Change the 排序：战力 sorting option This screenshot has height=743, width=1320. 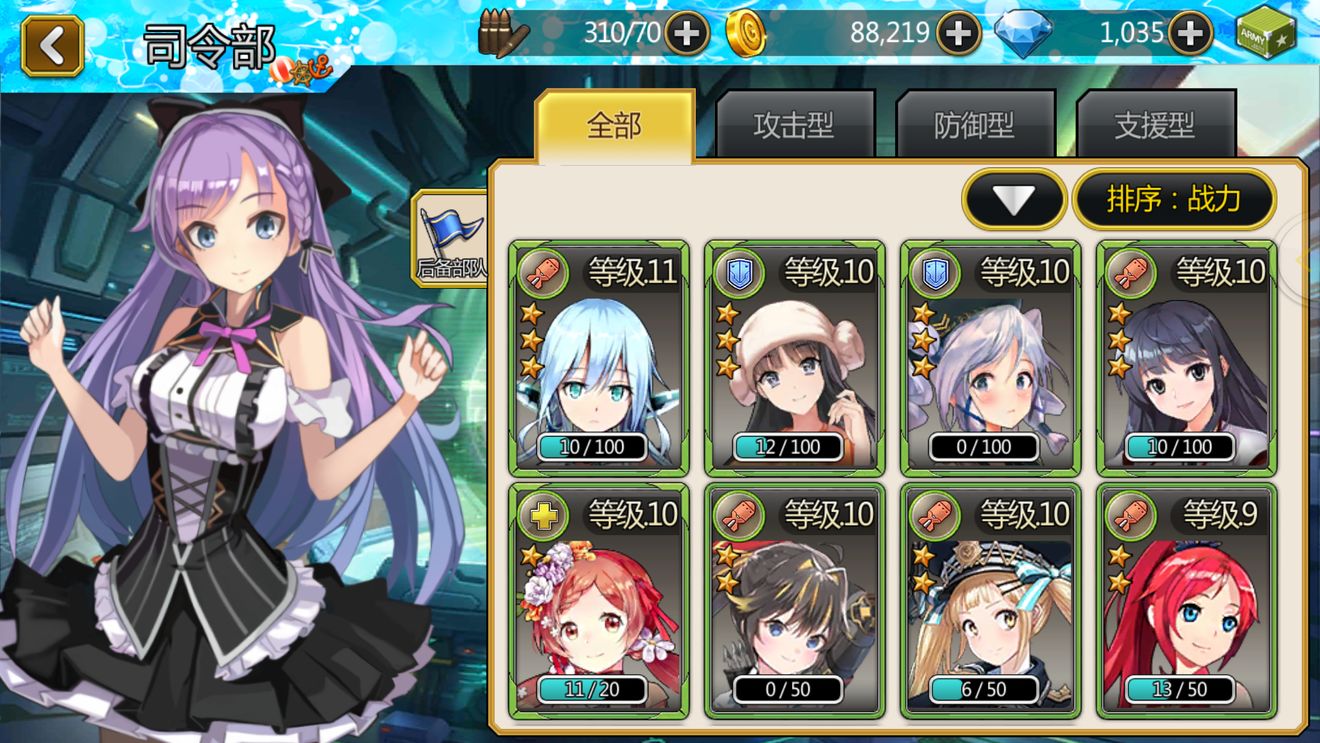tap(1174, 200)
